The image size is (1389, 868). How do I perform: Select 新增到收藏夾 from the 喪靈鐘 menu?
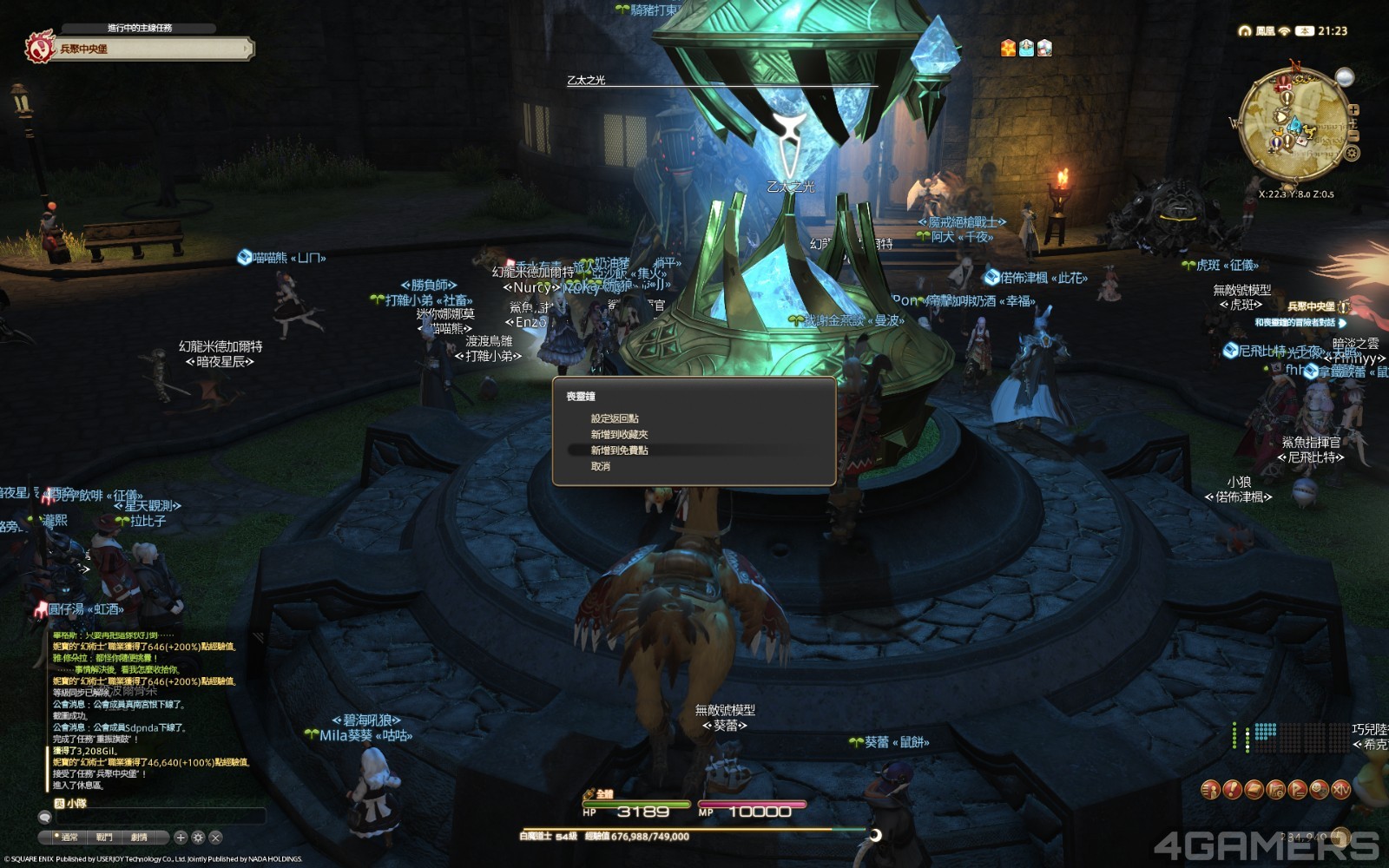click(x=619, y=433)
